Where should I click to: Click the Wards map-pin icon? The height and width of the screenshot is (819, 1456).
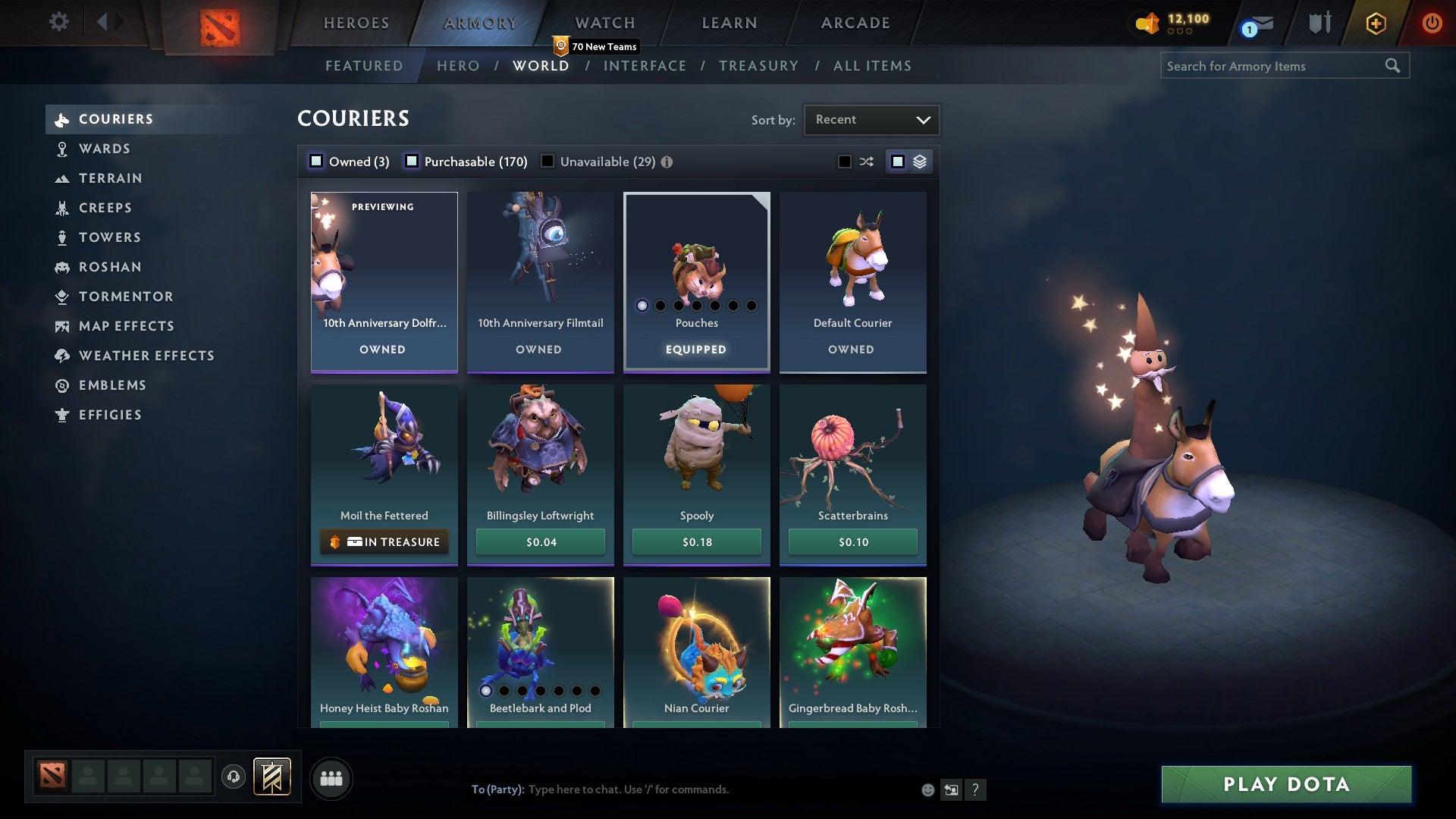[x=62, y=149]
